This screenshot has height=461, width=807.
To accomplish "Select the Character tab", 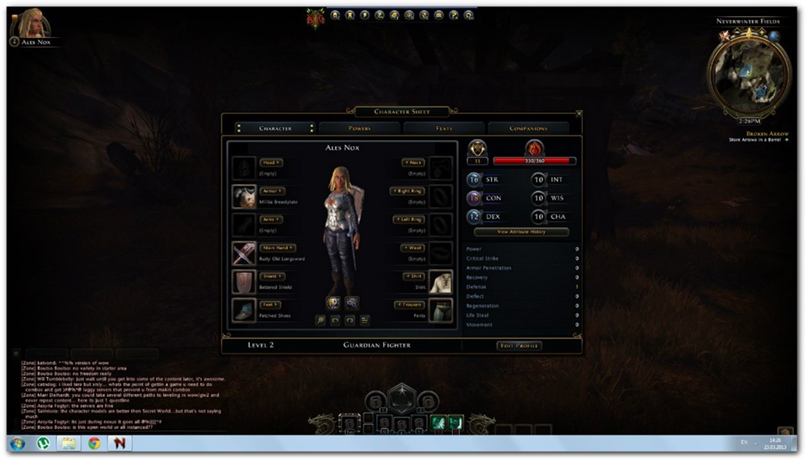I will click(x=275, y=129).
